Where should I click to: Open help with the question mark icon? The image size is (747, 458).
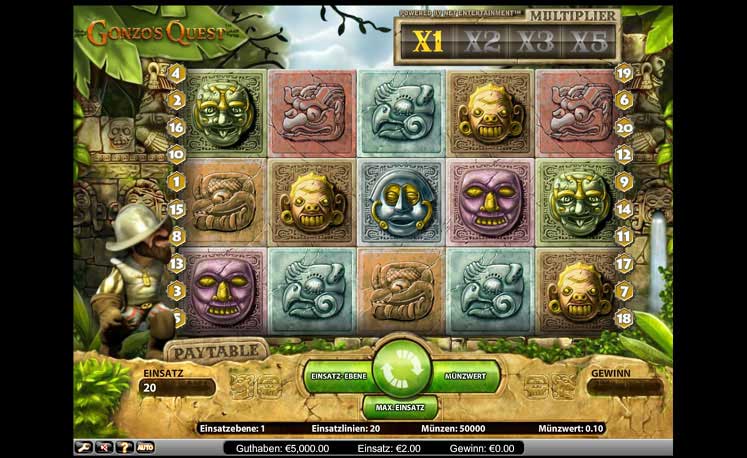122,446
